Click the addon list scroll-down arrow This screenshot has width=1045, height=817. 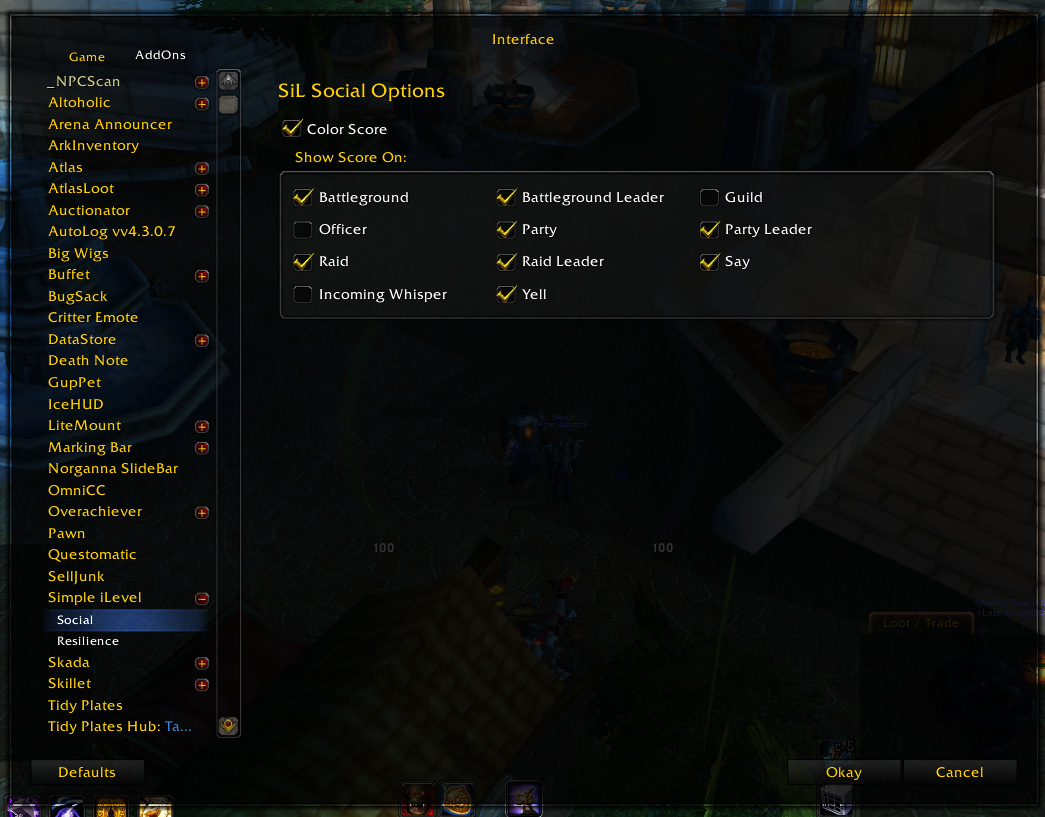tap(228, 725)
